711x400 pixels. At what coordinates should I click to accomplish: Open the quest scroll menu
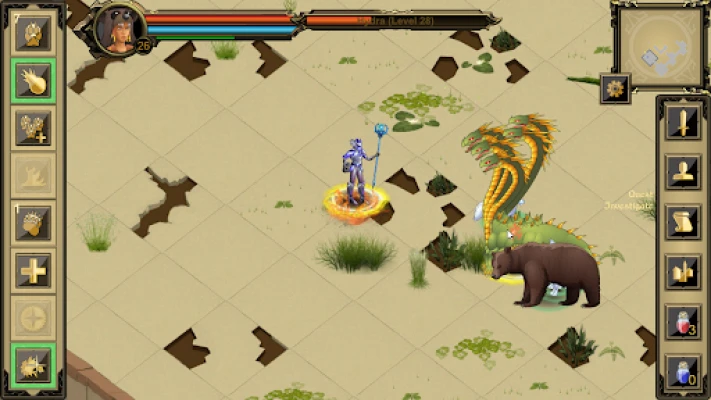pyautogui.click(x=682, y=221)
